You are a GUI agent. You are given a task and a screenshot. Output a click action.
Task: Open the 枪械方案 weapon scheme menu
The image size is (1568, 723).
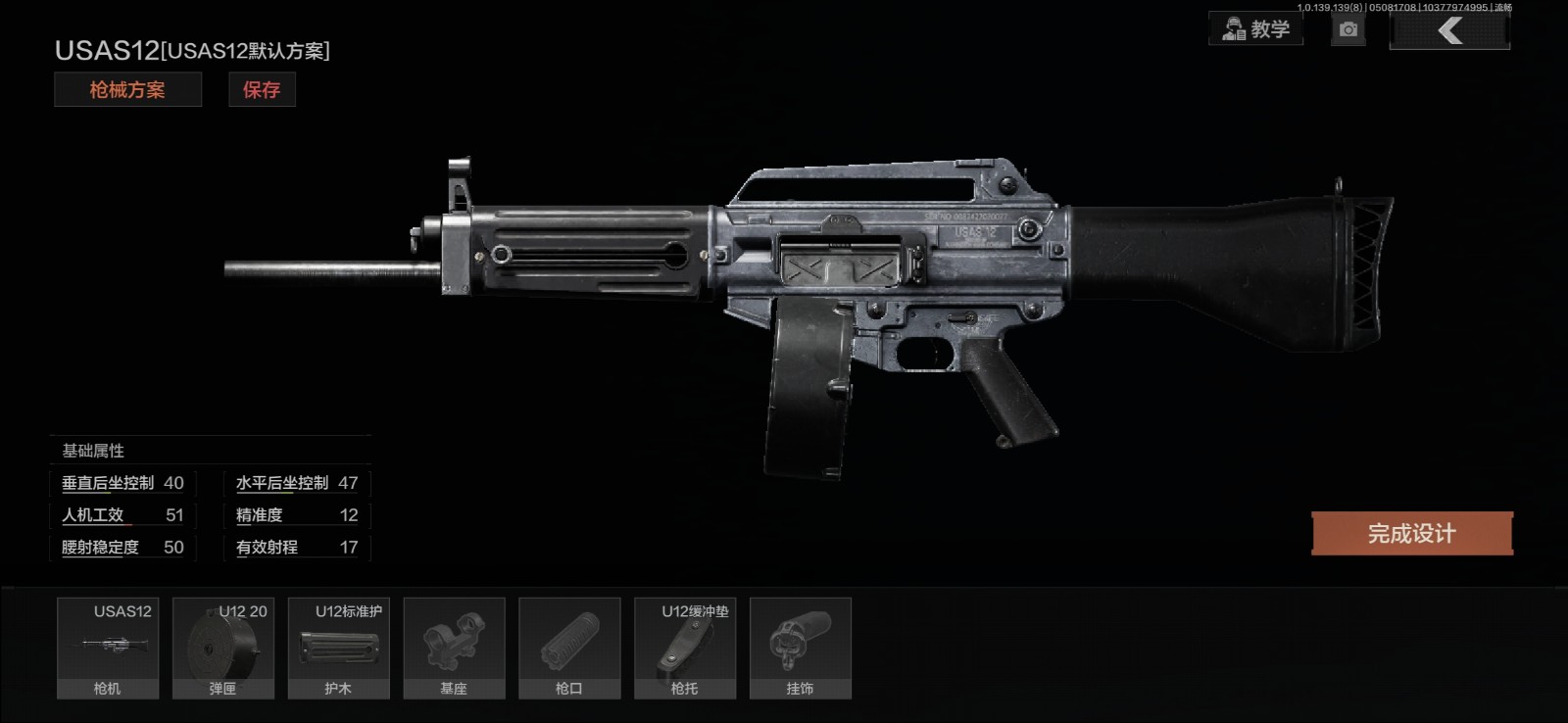point(127,90)
